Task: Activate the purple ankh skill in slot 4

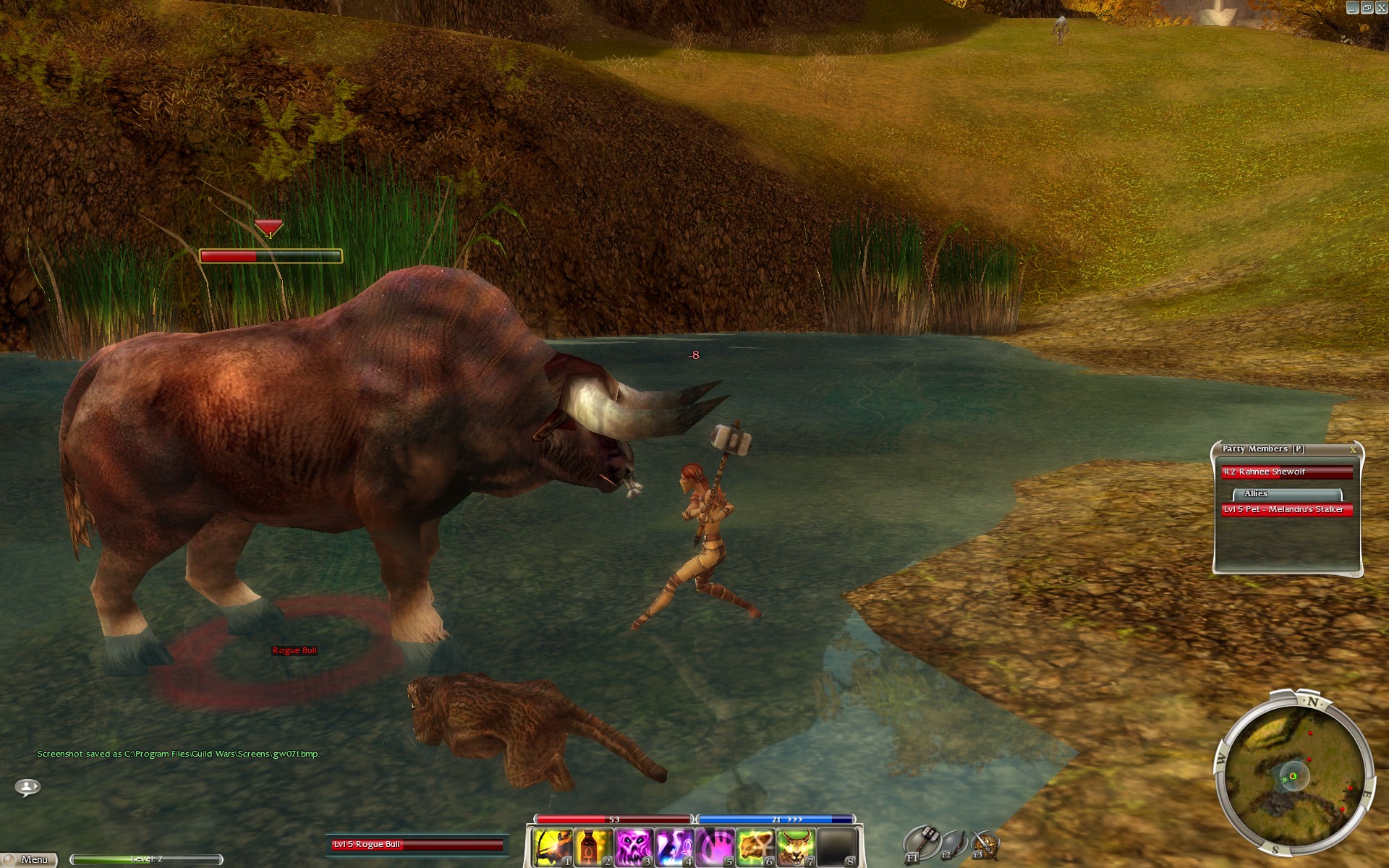Action: pos(674,847)
